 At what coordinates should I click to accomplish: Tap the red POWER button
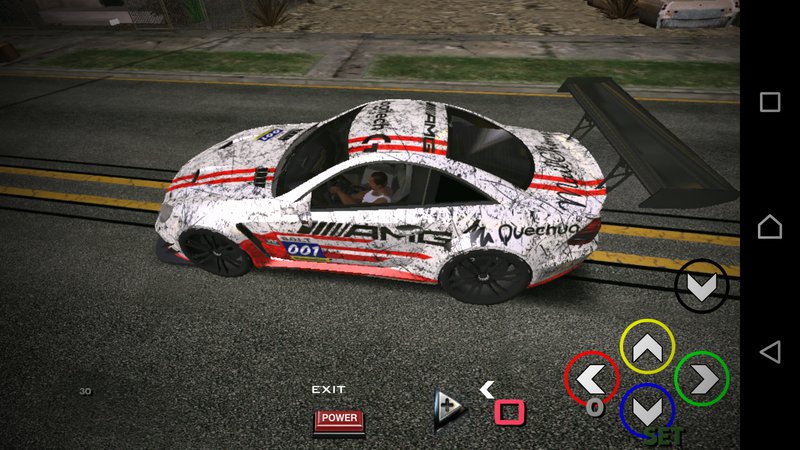(339, 419)
